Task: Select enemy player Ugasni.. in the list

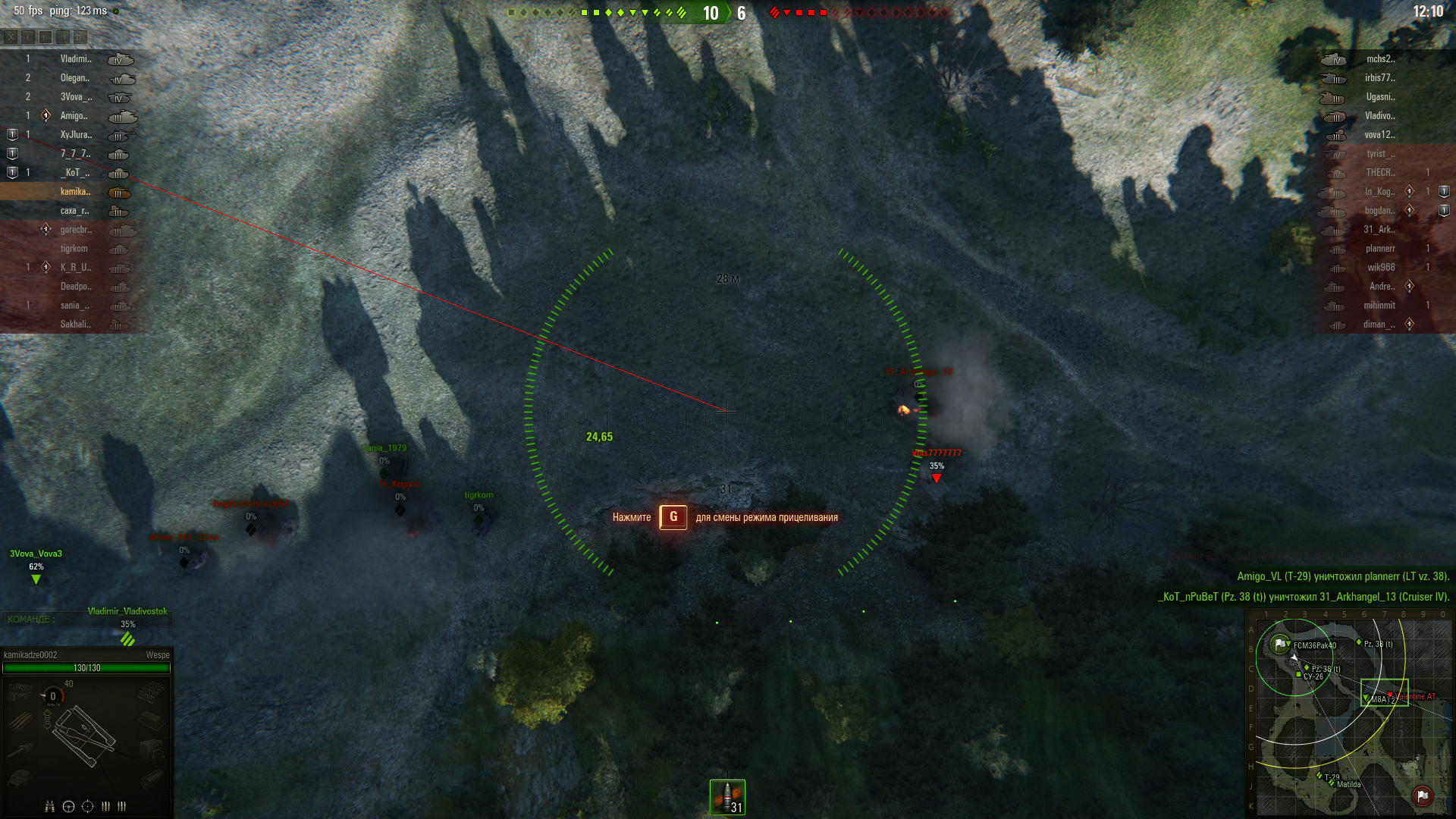Action: [x=1380, y=97]
